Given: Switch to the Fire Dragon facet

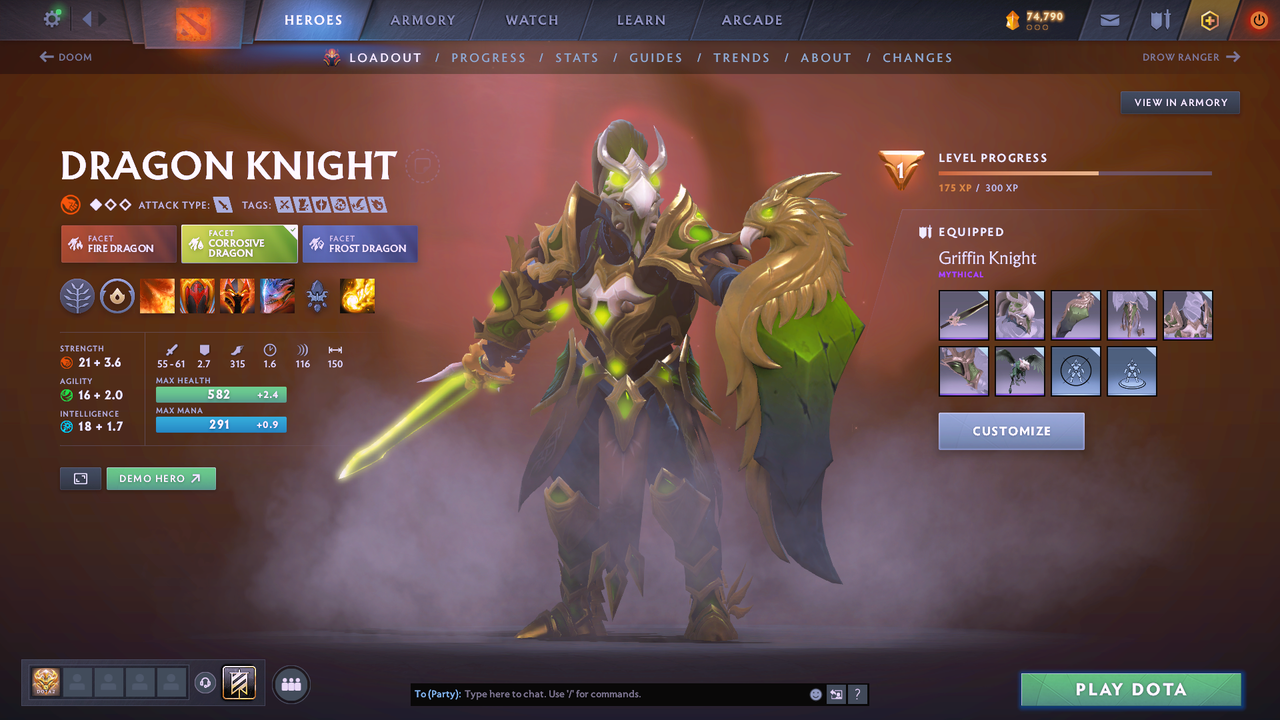Looking at the screenshot, I should (118, 243).
